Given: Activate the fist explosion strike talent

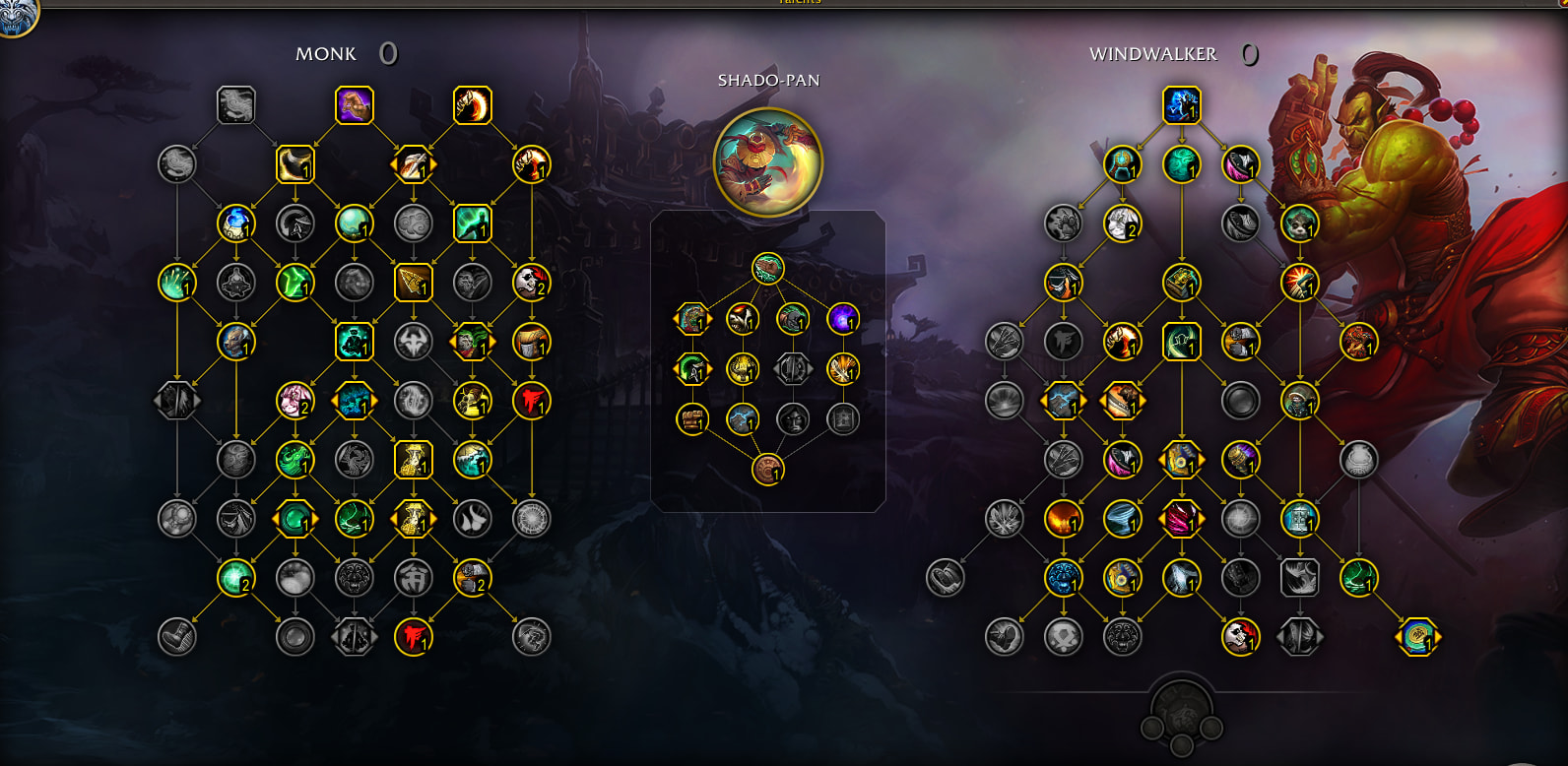Looking at the screenshot, I should [x=1299, y=283].
